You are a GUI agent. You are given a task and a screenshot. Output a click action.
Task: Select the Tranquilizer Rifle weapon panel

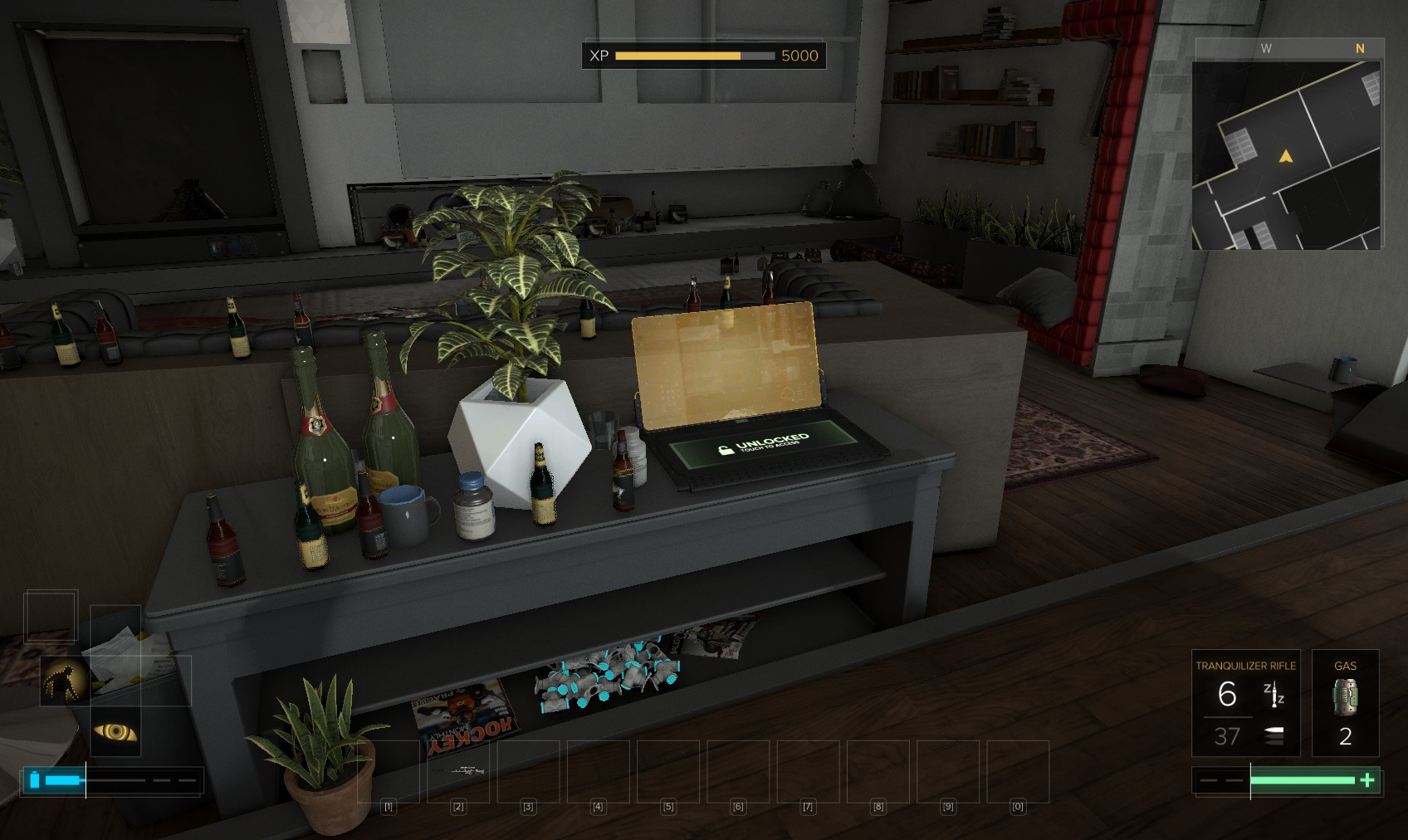point(1244,702)
